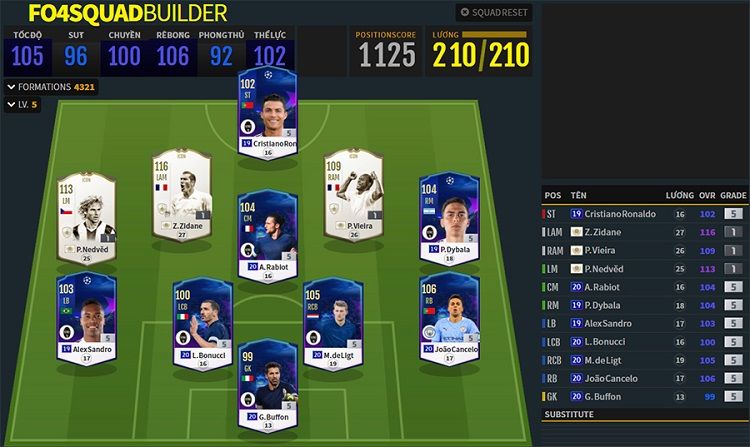Sort the squad list by OVR column
The width and height of the screenshot is (750, 447).
pos(708,194)
